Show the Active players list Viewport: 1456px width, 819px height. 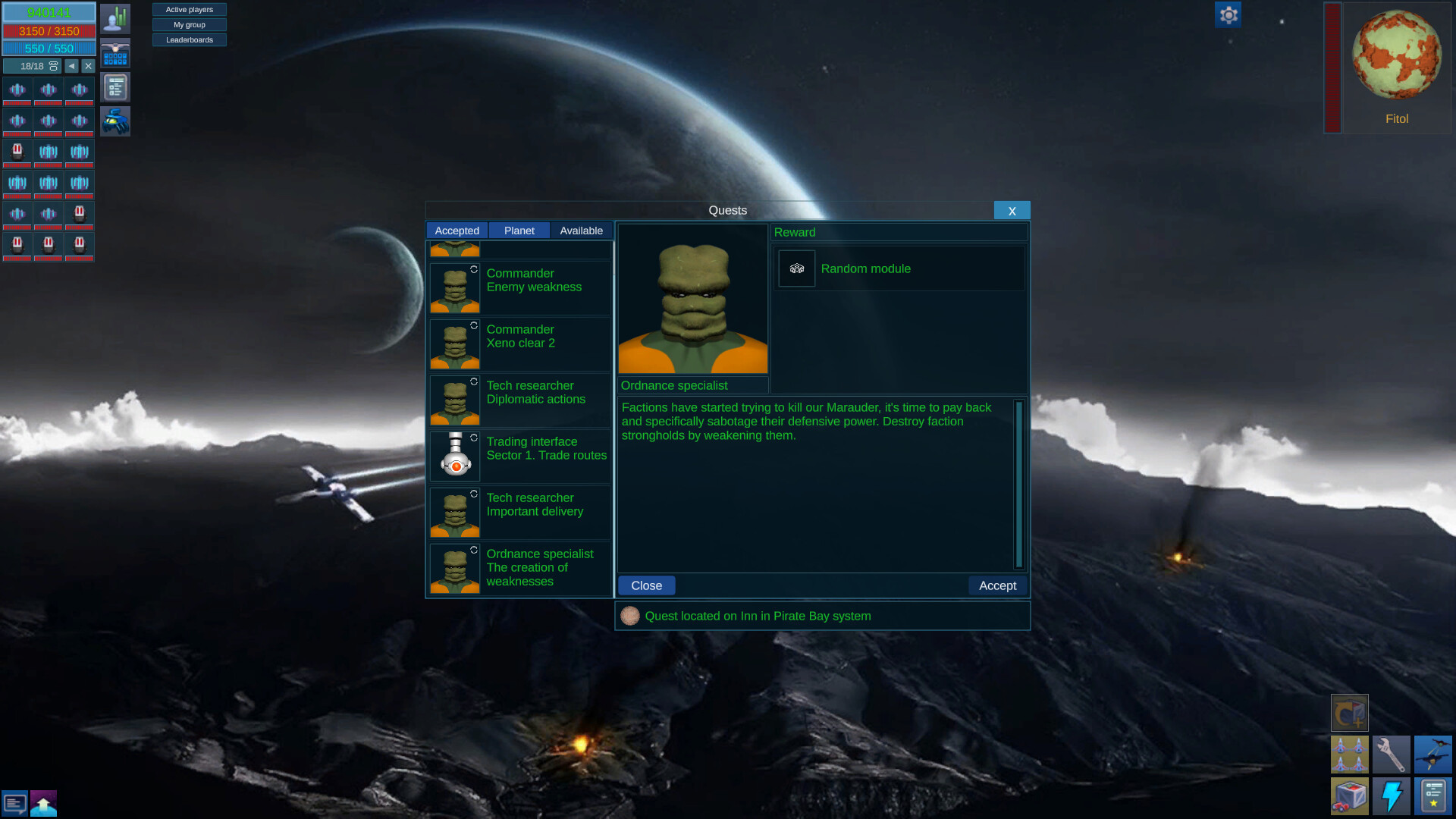point(190,10)
